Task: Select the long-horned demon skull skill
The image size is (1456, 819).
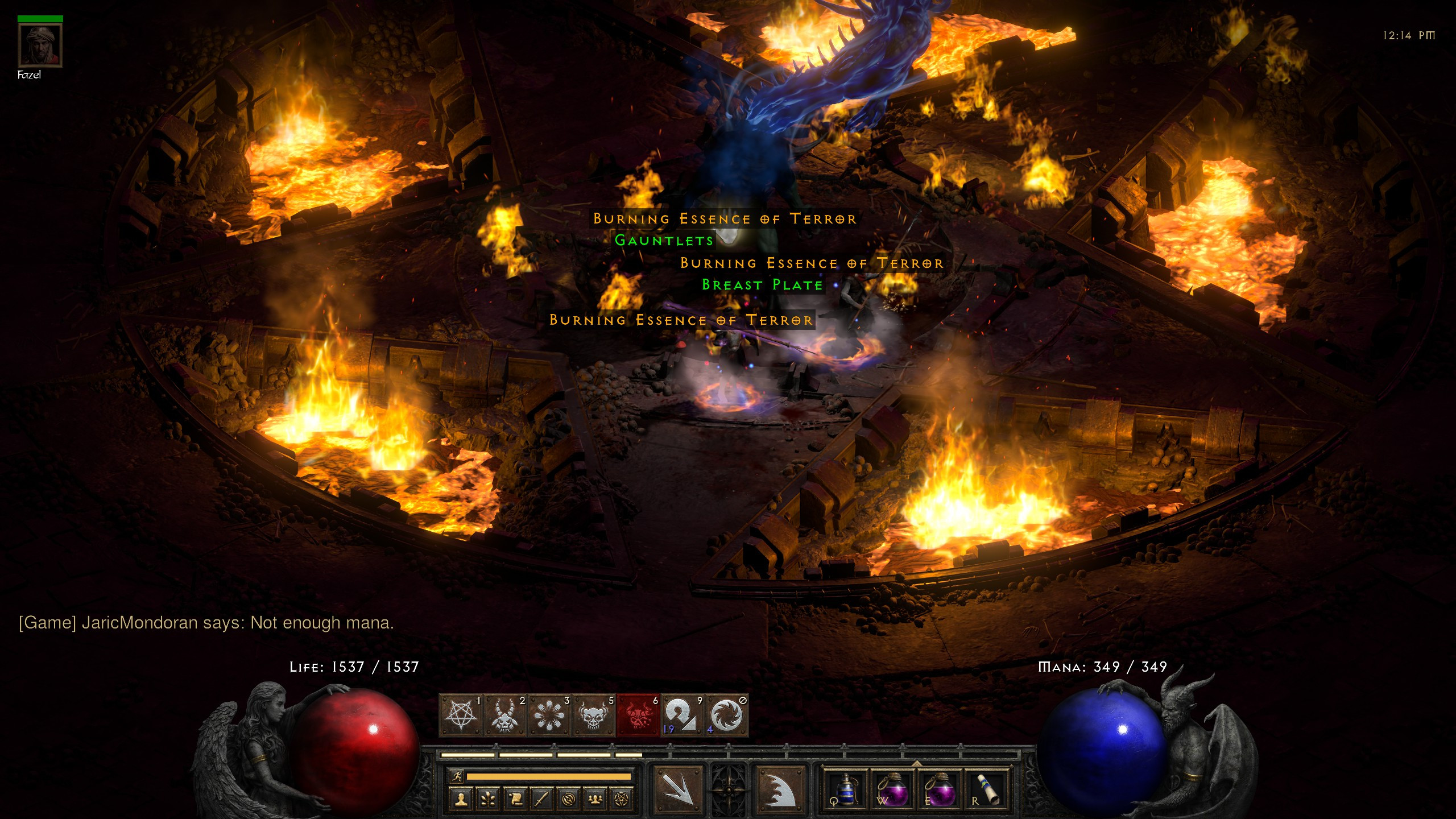Action: click(506, 715)
